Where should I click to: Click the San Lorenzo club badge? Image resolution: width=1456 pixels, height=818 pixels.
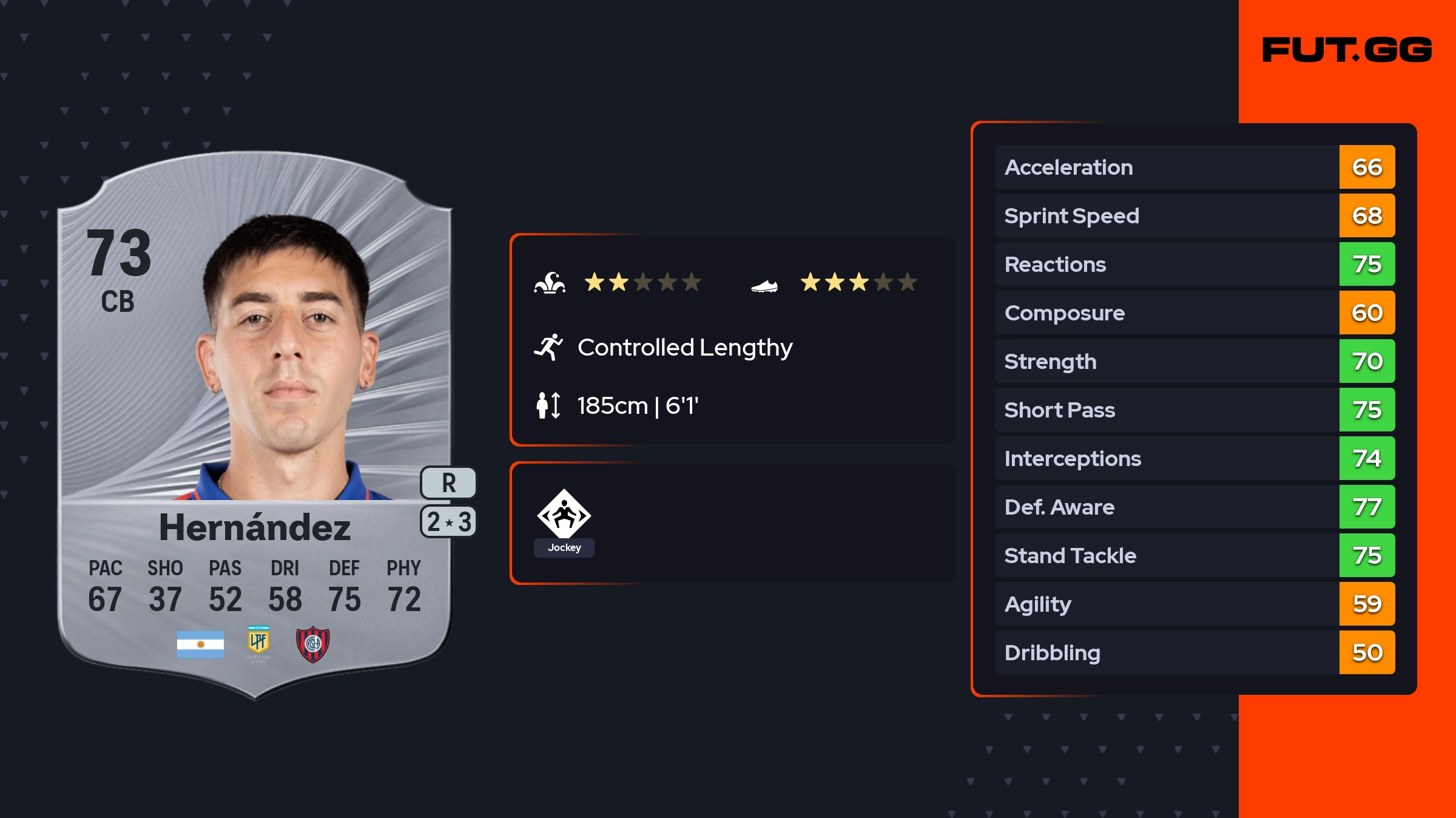[312, 644]
